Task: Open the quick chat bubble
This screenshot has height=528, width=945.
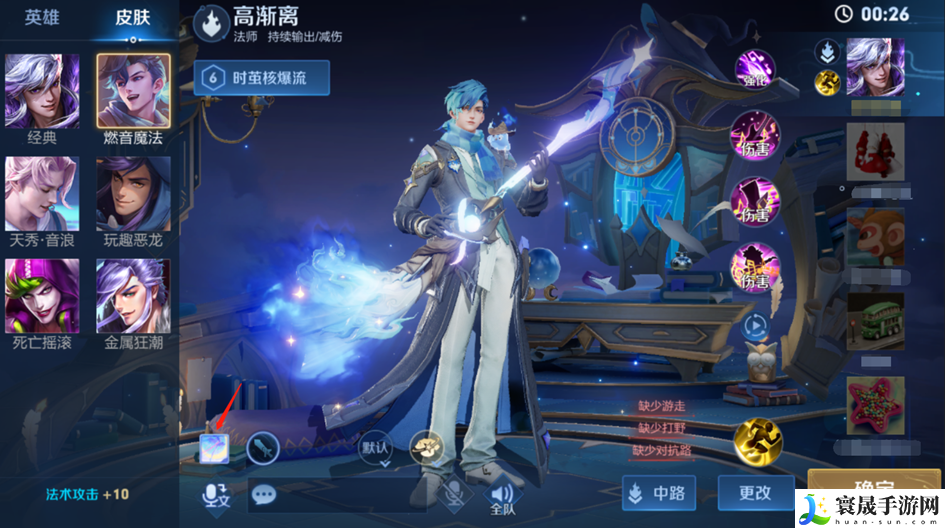Action: point(264,494)
